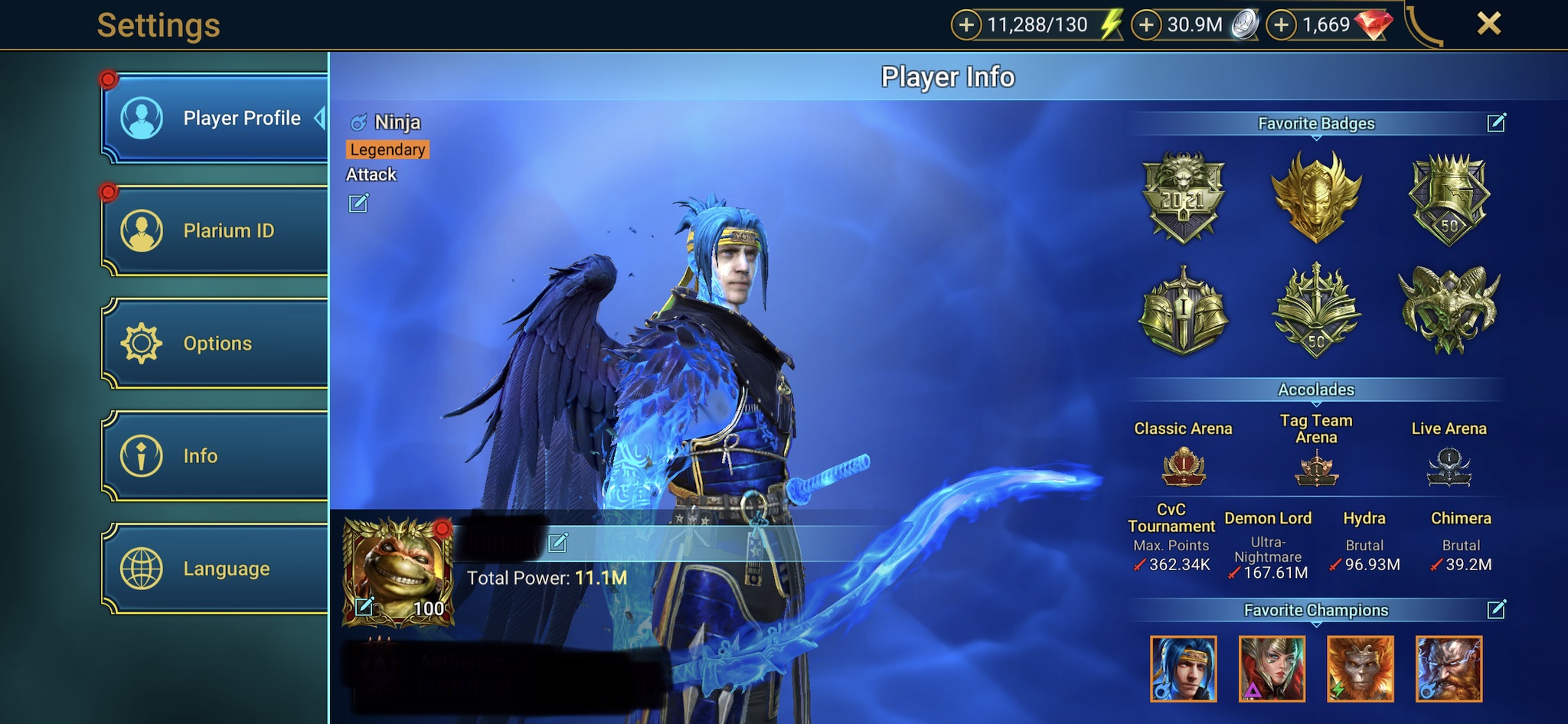Screen dimensions: 1568x724
Task: Switch to the Plarium ID tab
Action: (x=216, y=231)
